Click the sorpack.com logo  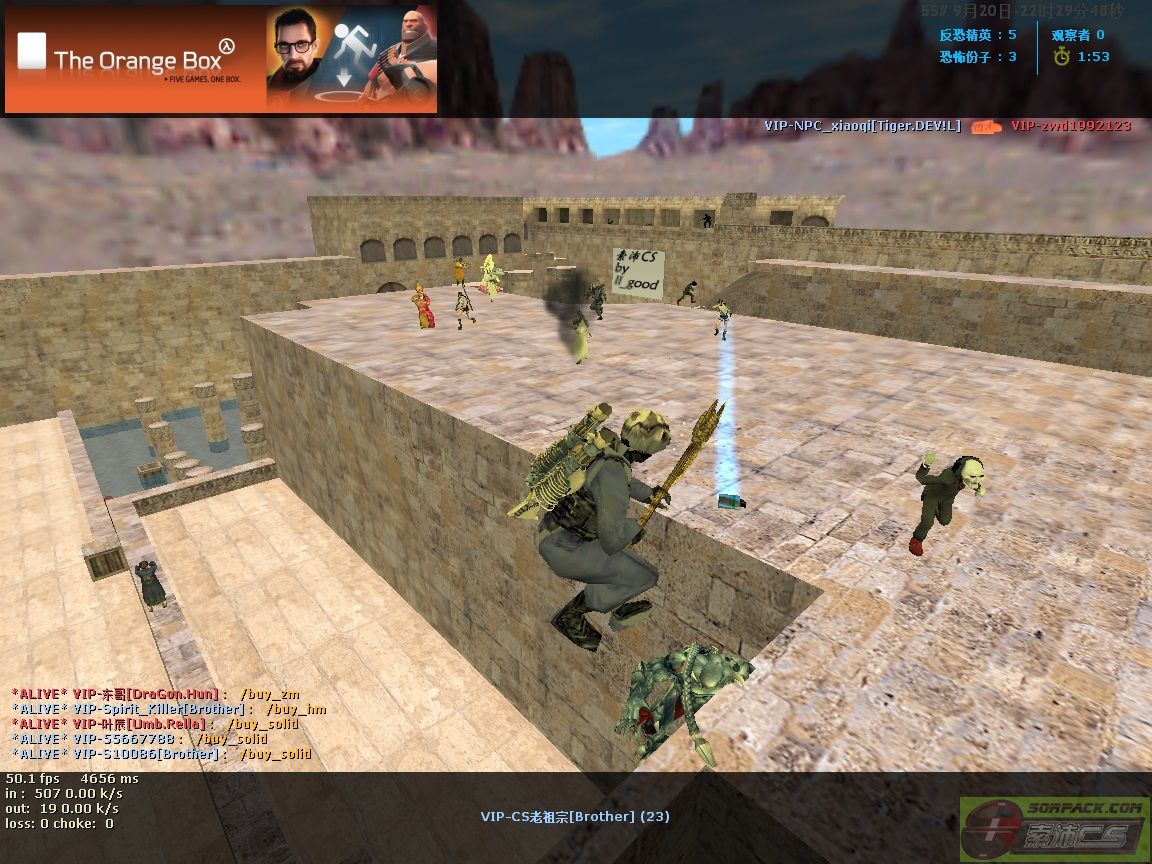tap(1053, 826)
